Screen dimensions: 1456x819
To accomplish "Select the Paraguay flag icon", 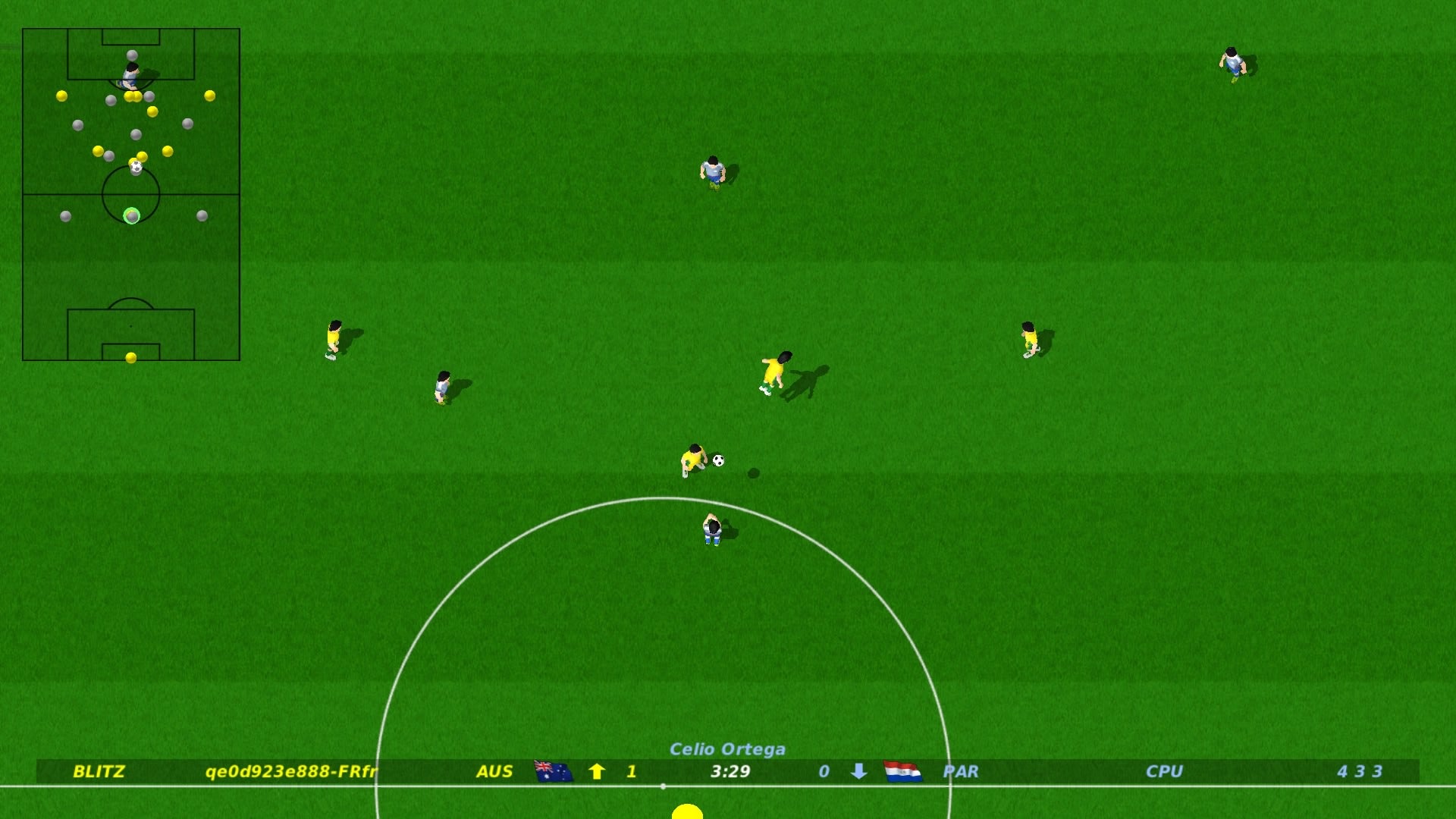I will tap(902, 771).
